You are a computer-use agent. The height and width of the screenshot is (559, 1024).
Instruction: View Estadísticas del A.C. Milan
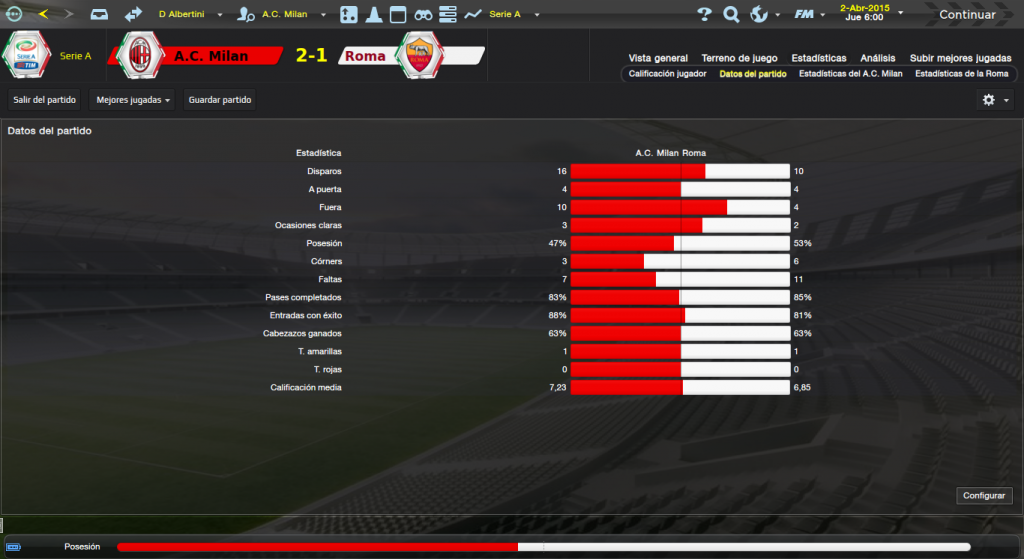tap(850, 74)
